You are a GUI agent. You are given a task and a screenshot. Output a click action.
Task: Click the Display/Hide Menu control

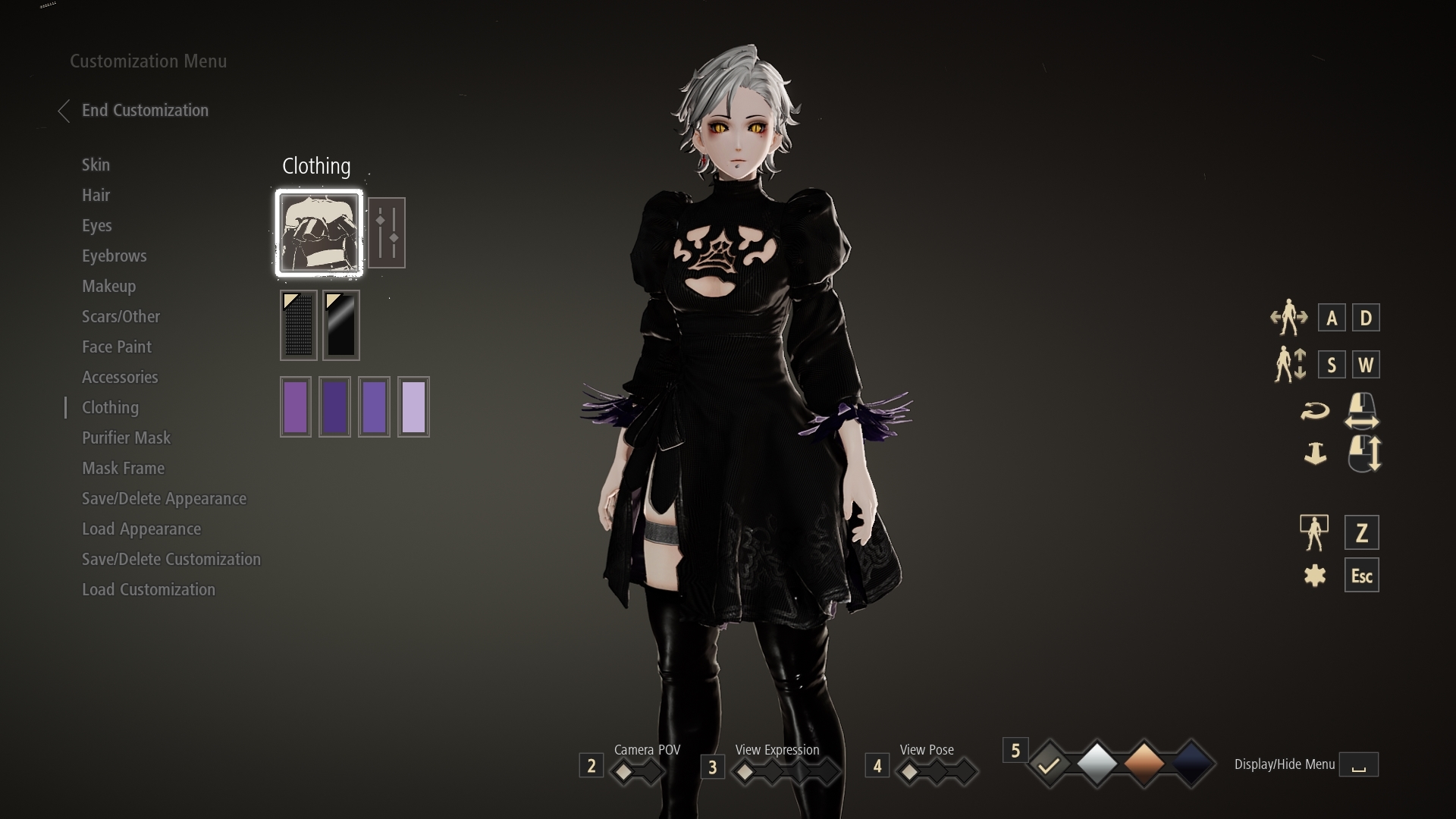coord(1360,764)
